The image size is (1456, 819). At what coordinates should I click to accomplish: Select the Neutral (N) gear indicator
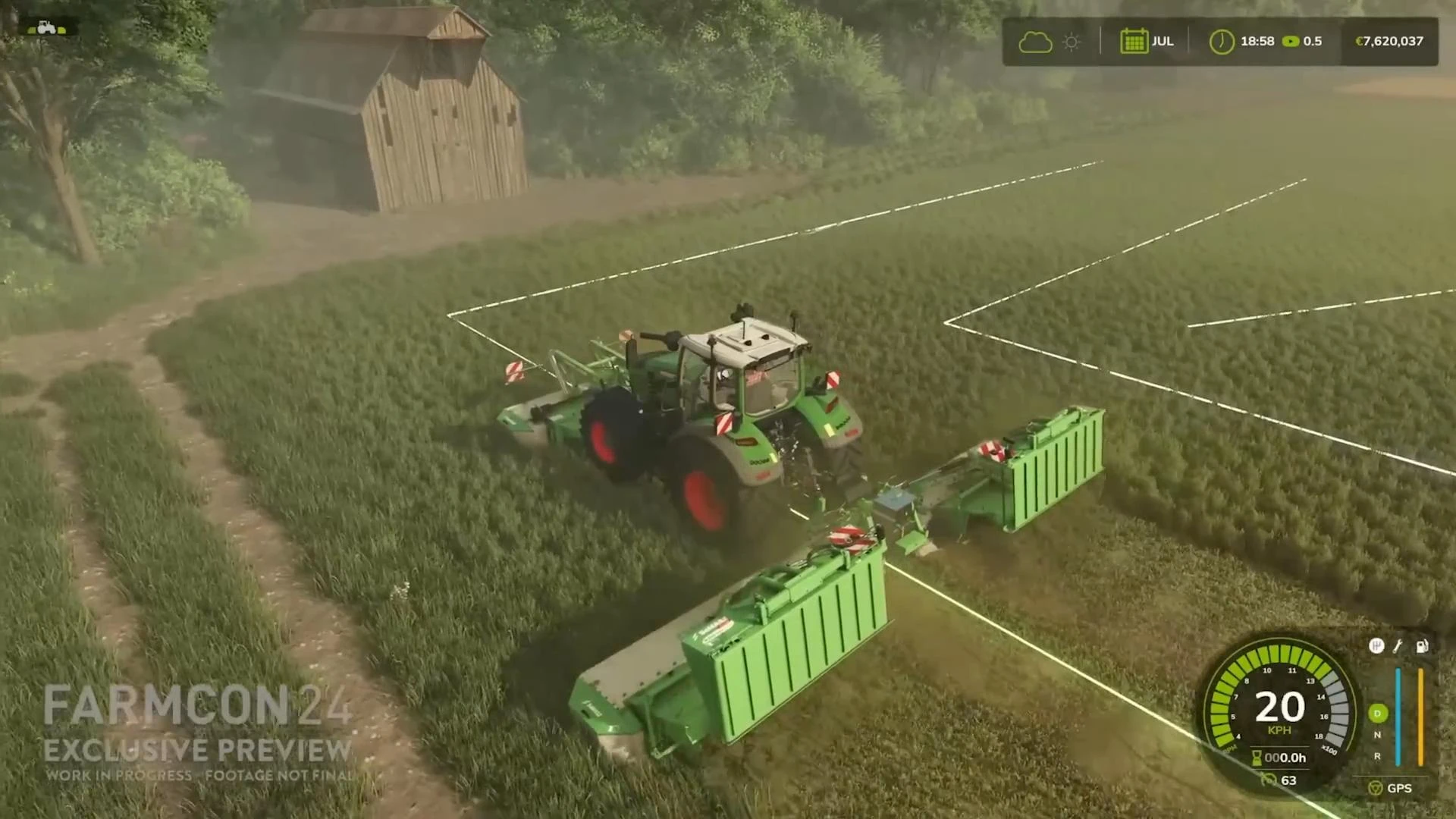tap(1377, 736)
